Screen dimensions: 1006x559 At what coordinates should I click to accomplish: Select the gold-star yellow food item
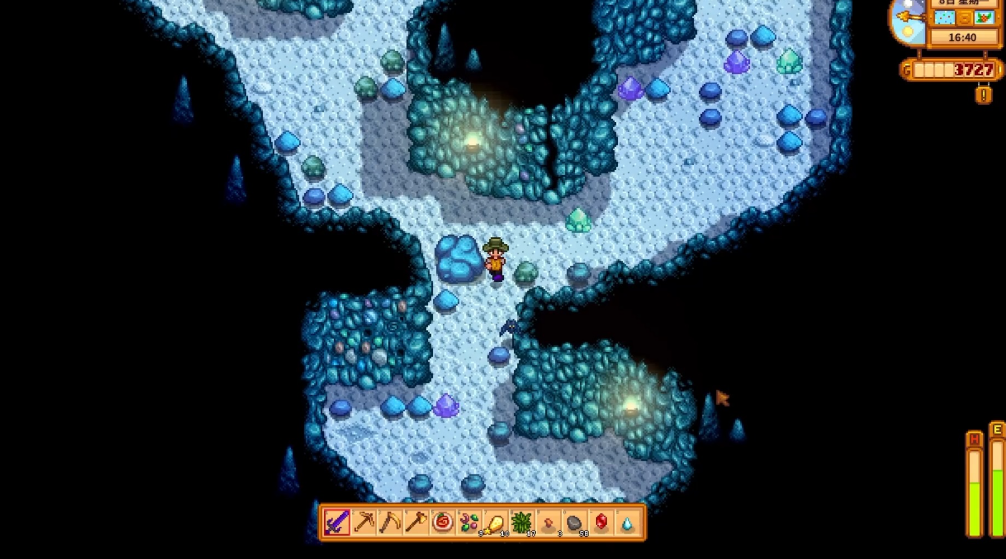coord(494,522)
